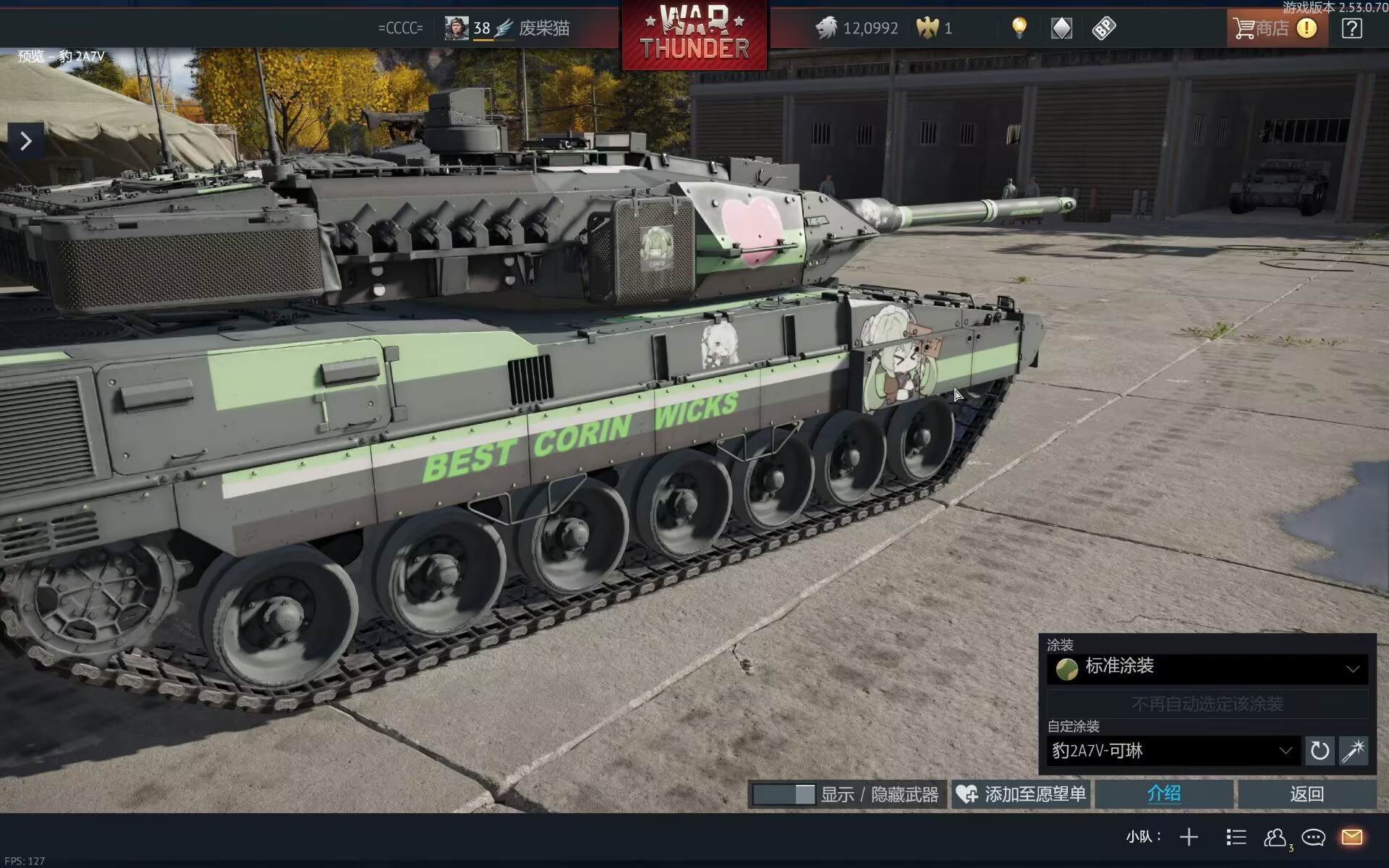
Task: Open the list icon in the bottom bar
Action: pyautogui.click(x=1236, y=837)
